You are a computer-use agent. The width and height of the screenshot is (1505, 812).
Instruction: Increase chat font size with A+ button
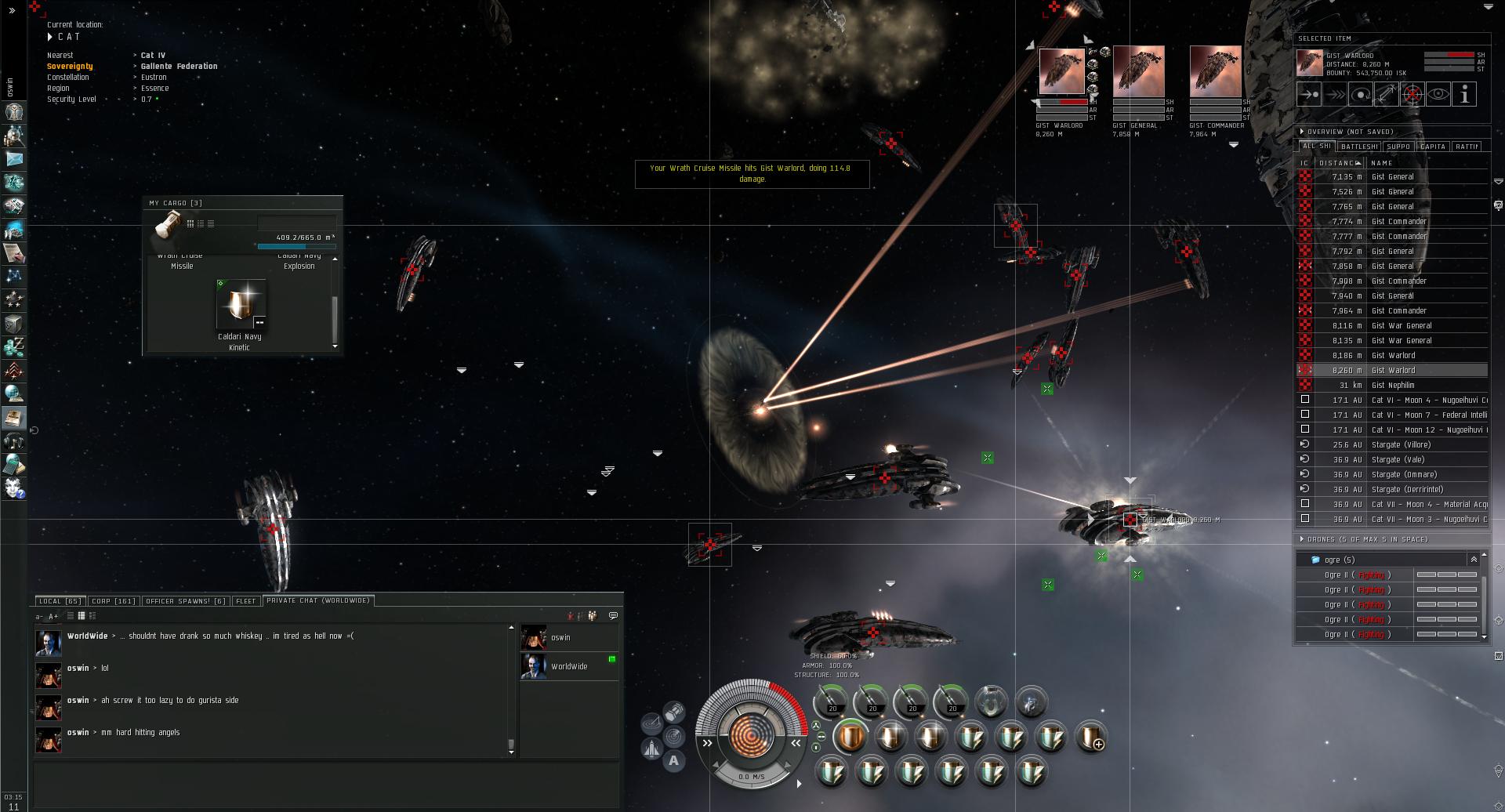pyautogui.click(x=50, y=616)
